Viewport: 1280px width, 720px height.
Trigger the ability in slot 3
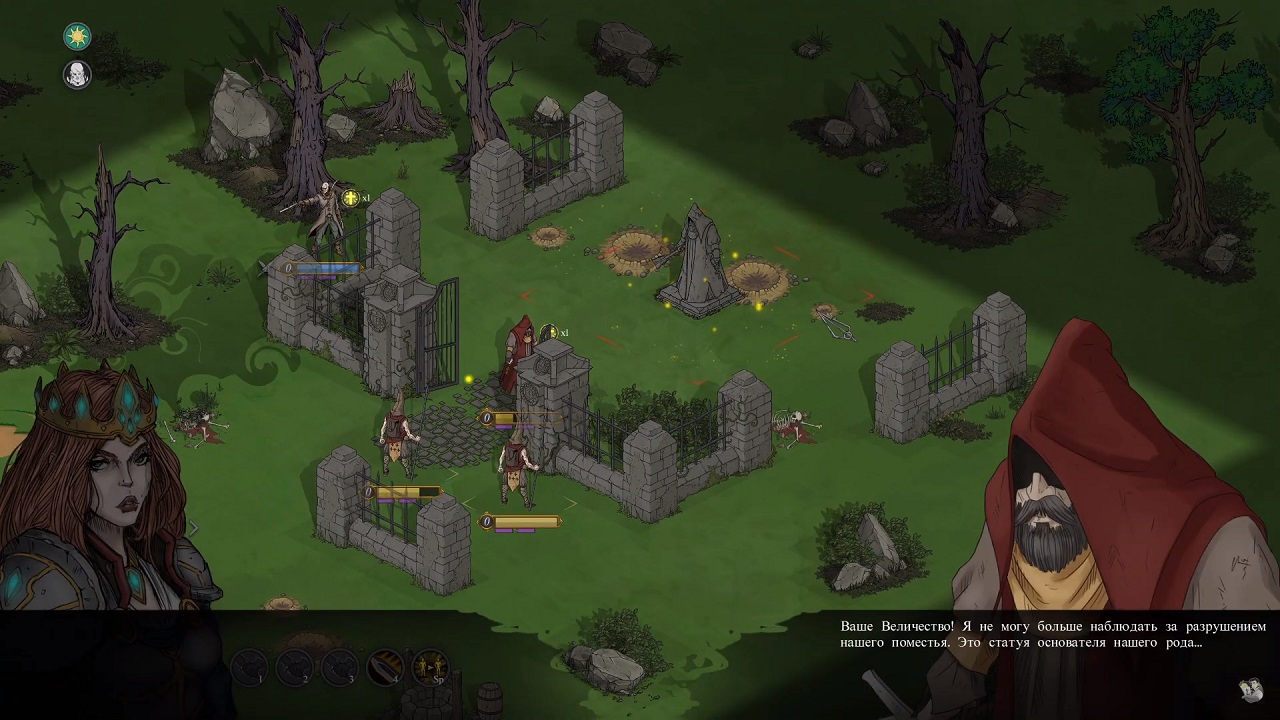point(340,666)
